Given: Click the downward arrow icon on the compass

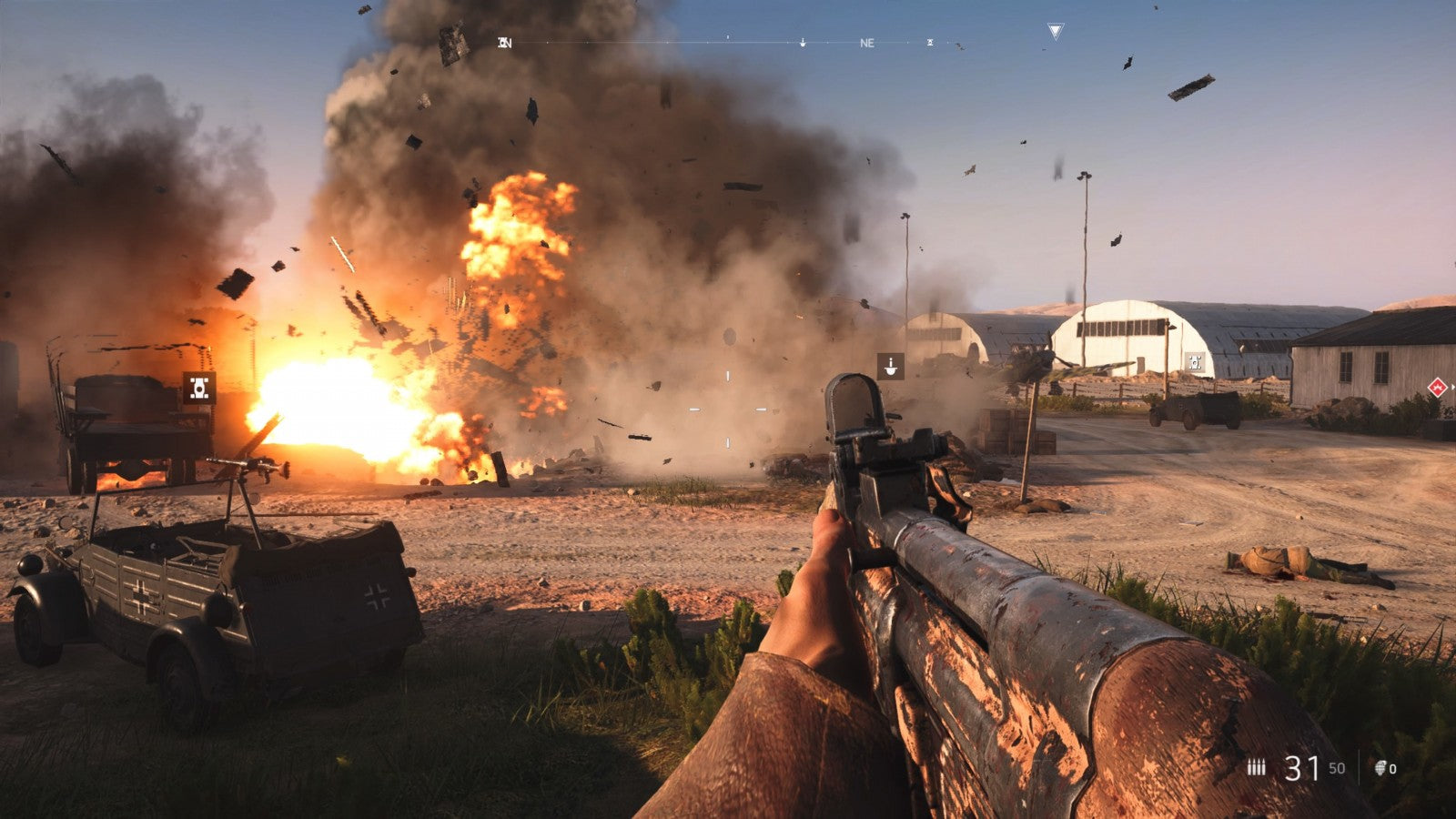Looking at the screenshot, I should [802, 43].
